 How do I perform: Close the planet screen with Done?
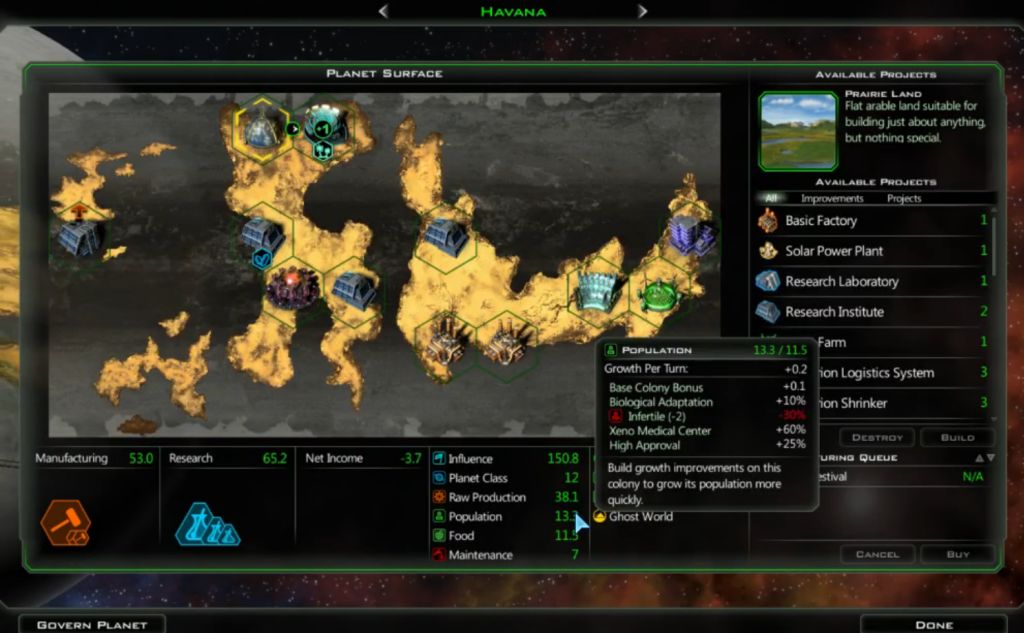click(x=932, y=624)
